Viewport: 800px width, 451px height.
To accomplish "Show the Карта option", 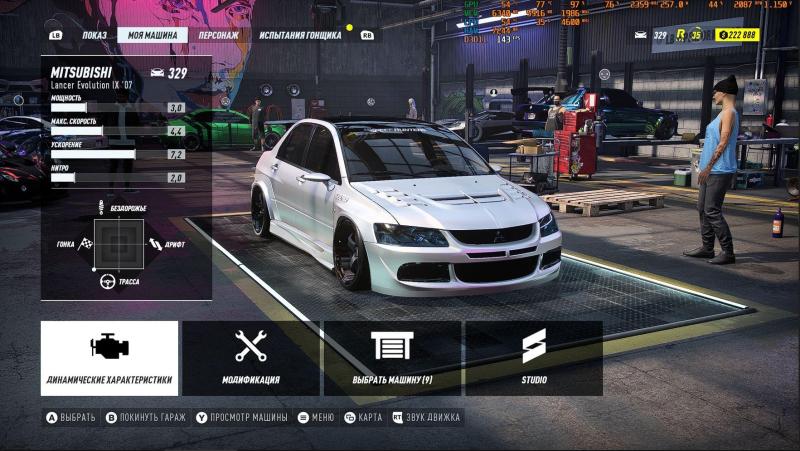I will click(363, 417).
